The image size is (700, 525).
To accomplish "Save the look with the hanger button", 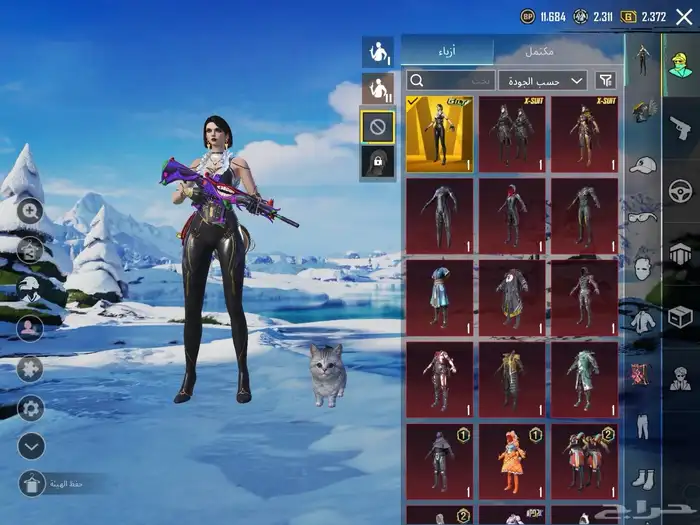I will click(31, 484).
